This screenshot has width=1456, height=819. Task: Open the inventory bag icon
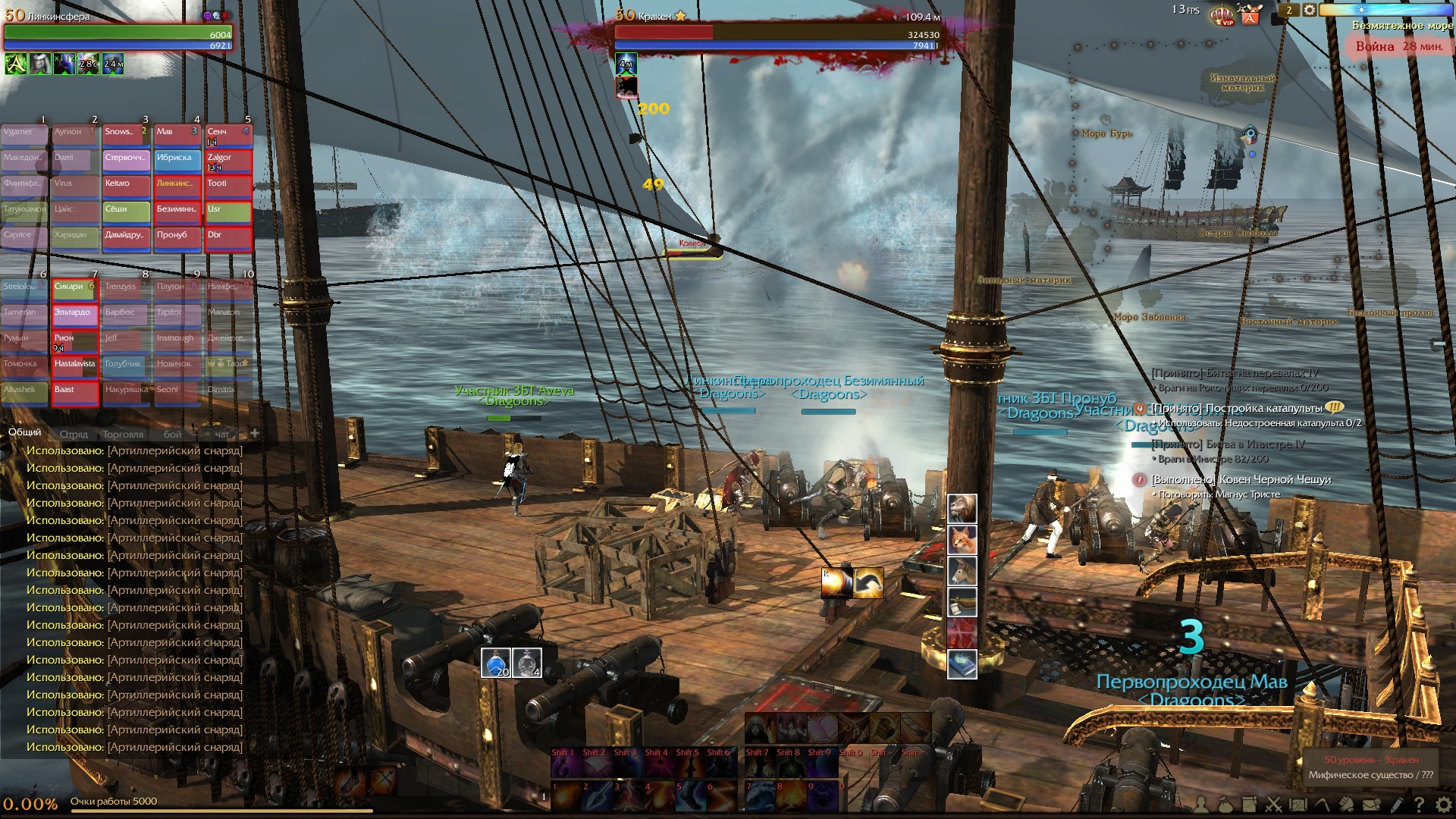(1225, 805)
